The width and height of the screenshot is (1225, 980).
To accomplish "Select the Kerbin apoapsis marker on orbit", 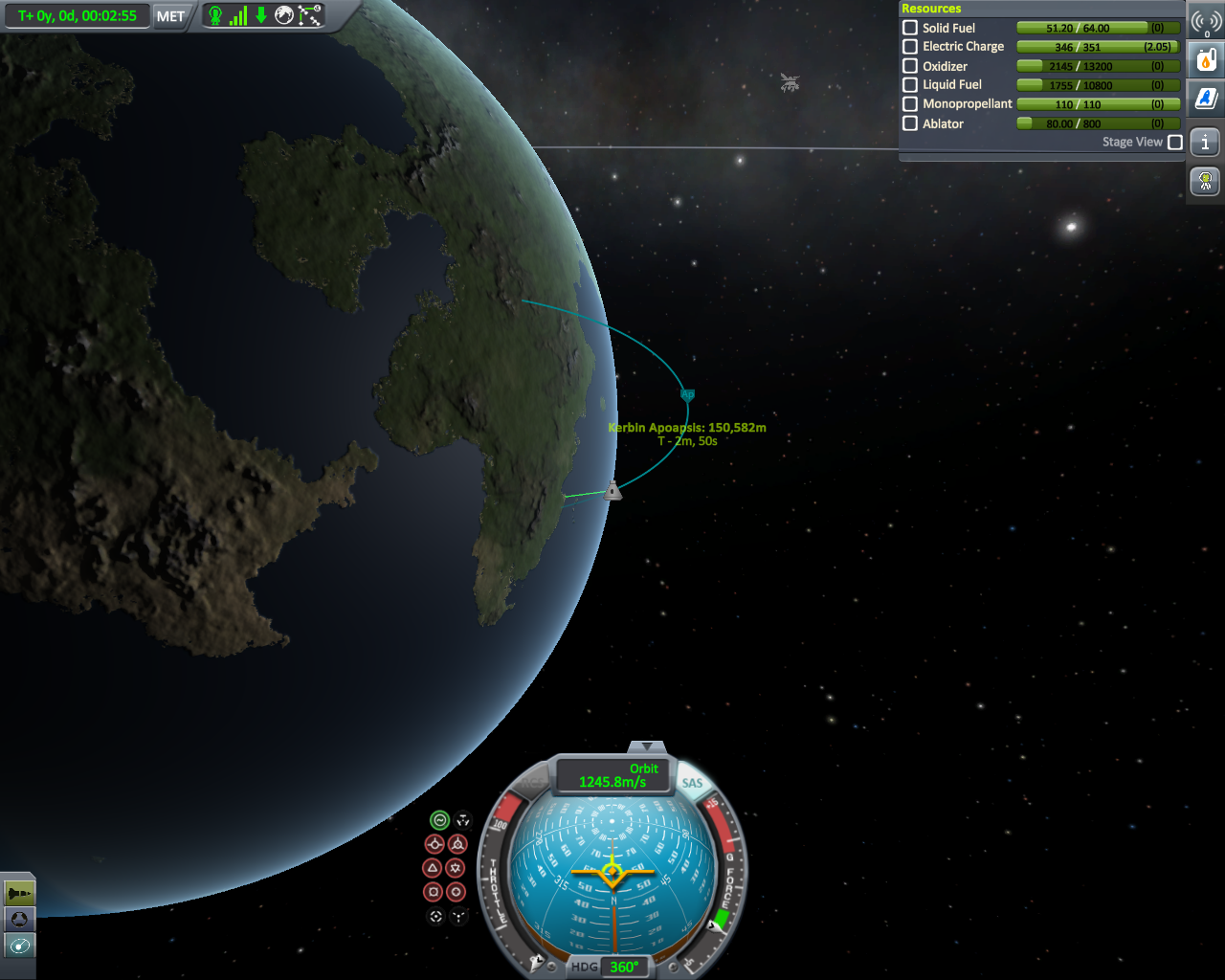I will click(687, 393).
